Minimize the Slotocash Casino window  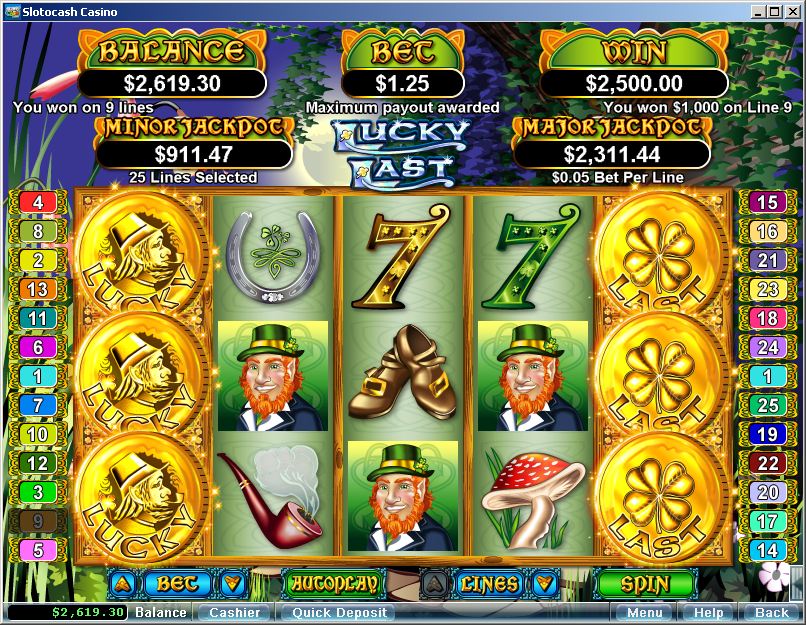point(756,11)
